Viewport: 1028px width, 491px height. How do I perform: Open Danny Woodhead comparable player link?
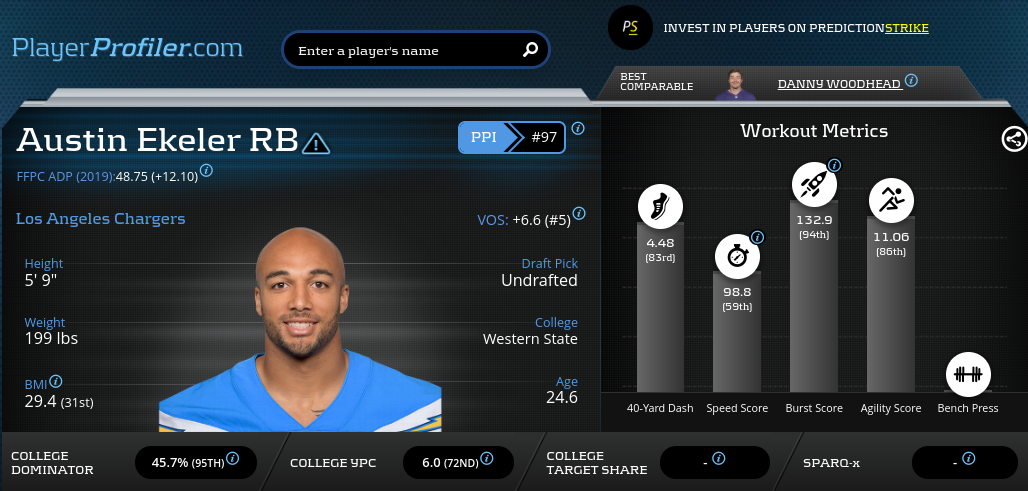tap(840, 84)
